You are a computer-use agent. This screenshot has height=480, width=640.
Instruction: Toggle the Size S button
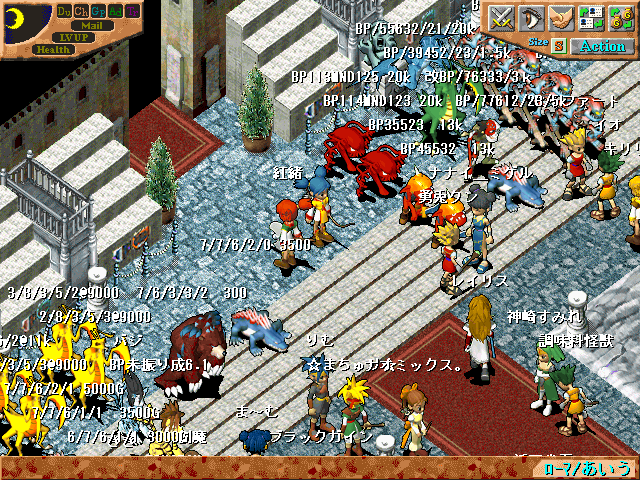click(558, 46)
